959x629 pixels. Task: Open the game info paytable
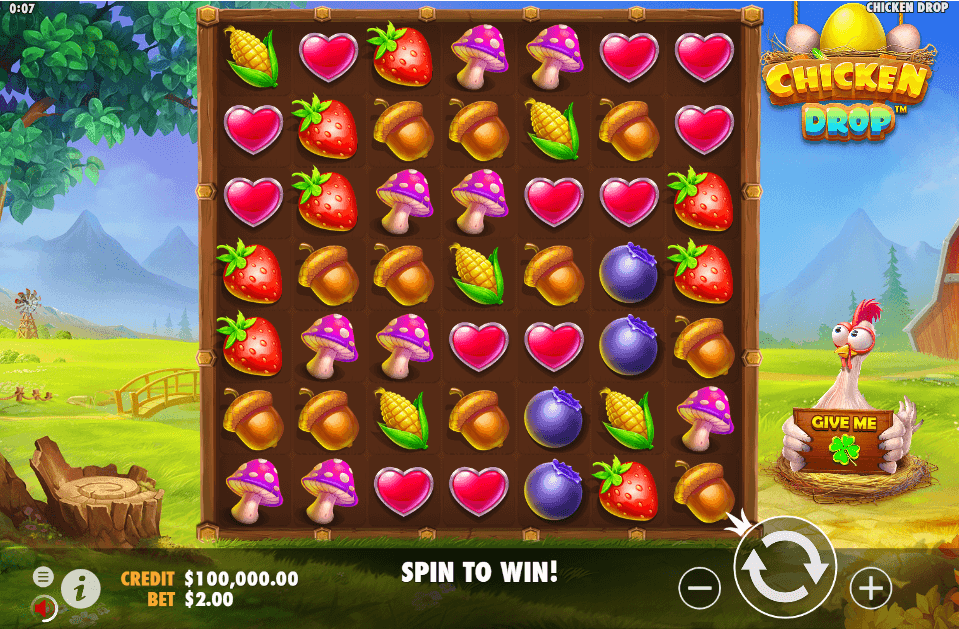[81, 588]
